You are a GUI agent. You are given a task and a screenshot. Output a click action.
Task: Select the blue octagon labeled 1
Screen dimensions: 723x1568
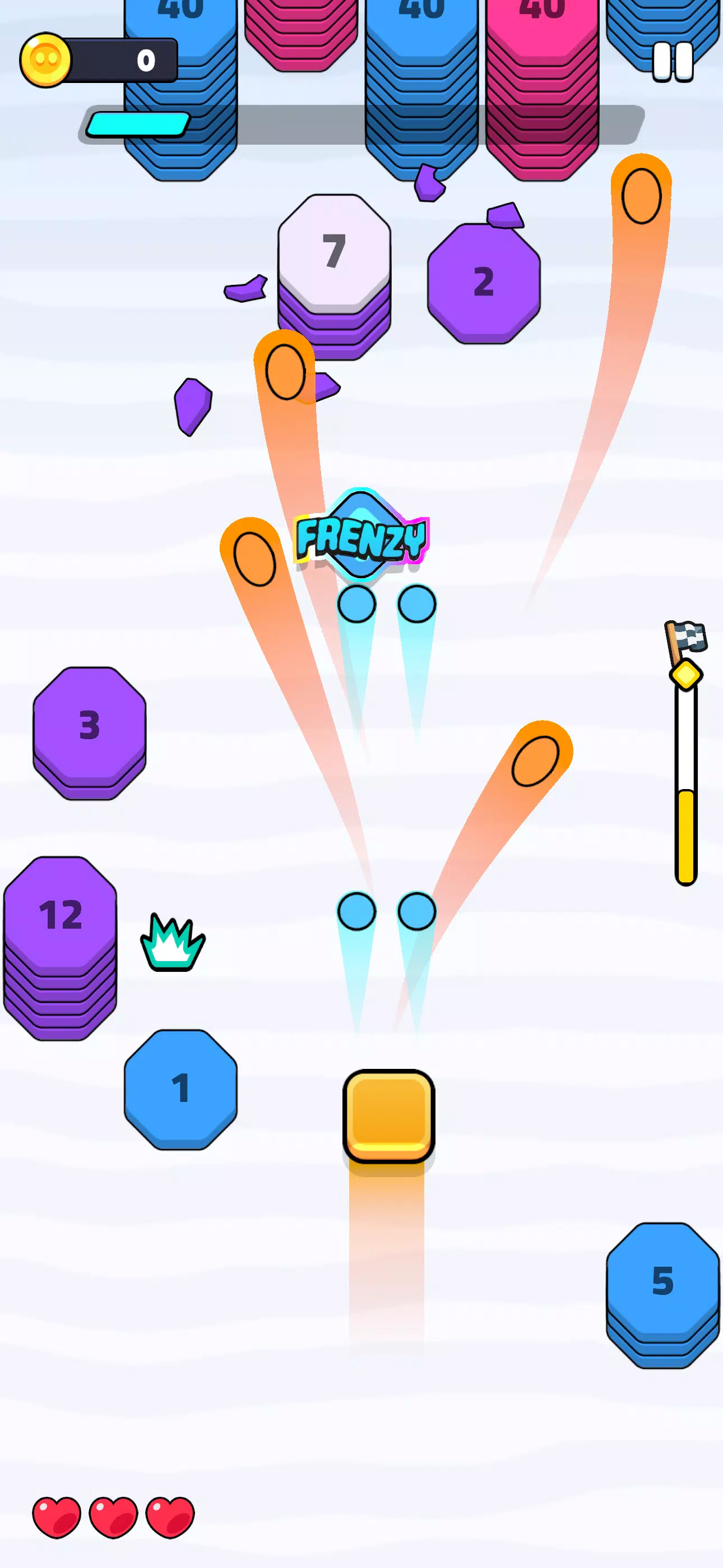[179, 1090]
